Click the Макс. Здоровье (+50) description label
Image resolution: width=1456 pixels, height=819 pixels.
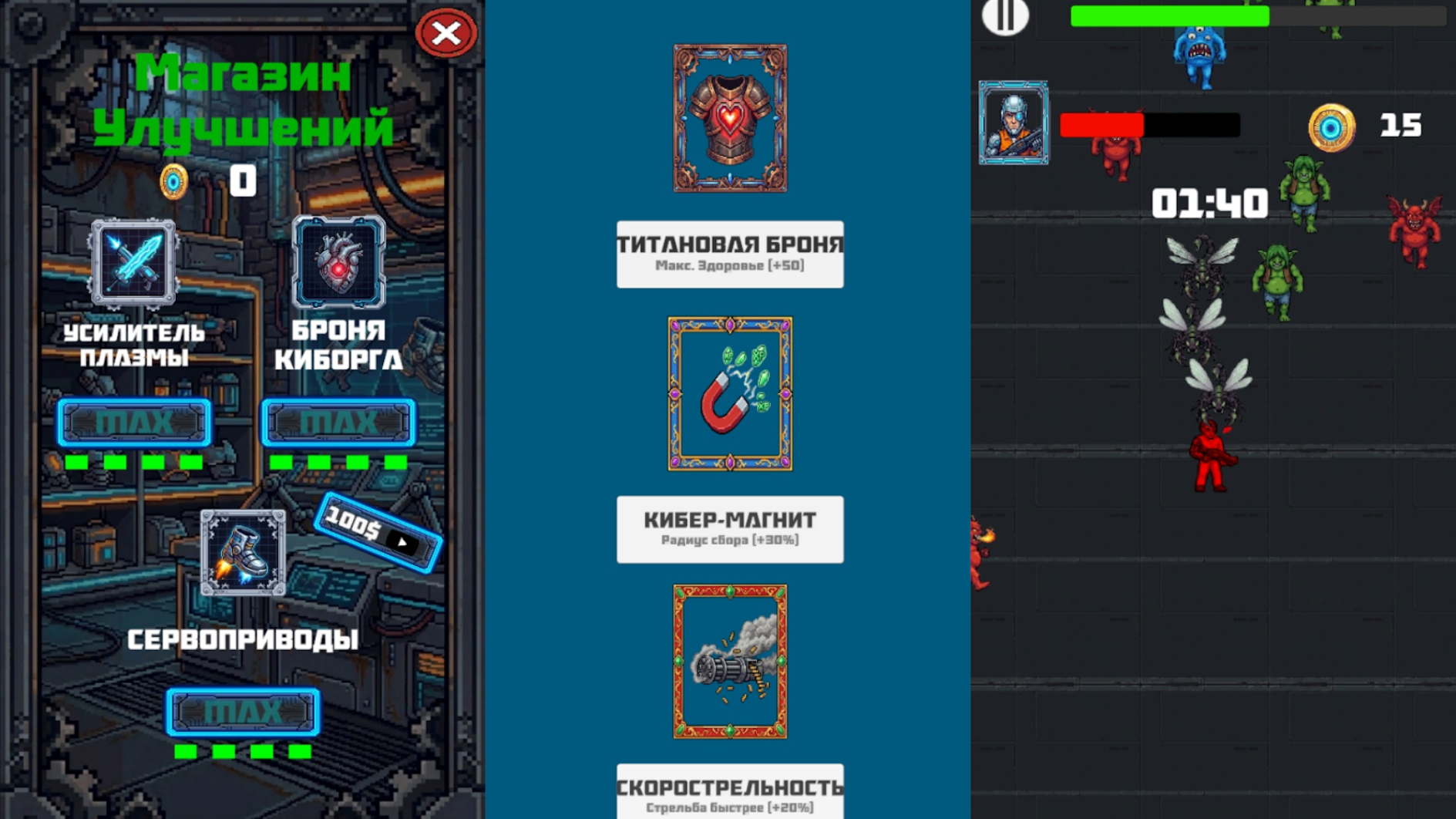click(729, 265)
